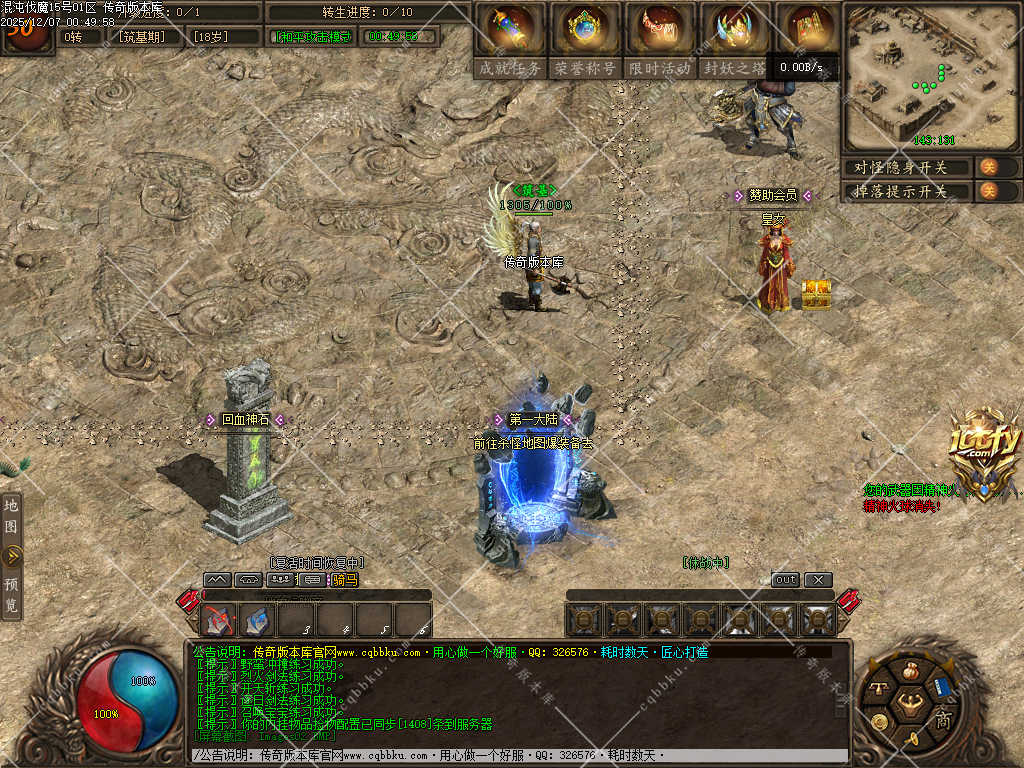
Task: Close the right hotbar with the X button
Action: tap(818, 580)
